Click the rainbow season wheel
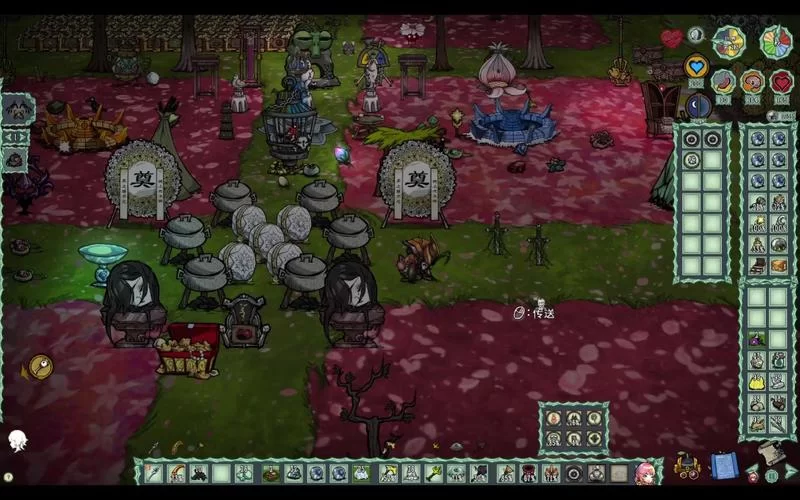This screenshot has height=500, width=800. pyautogui.click(x=775, y=42)
